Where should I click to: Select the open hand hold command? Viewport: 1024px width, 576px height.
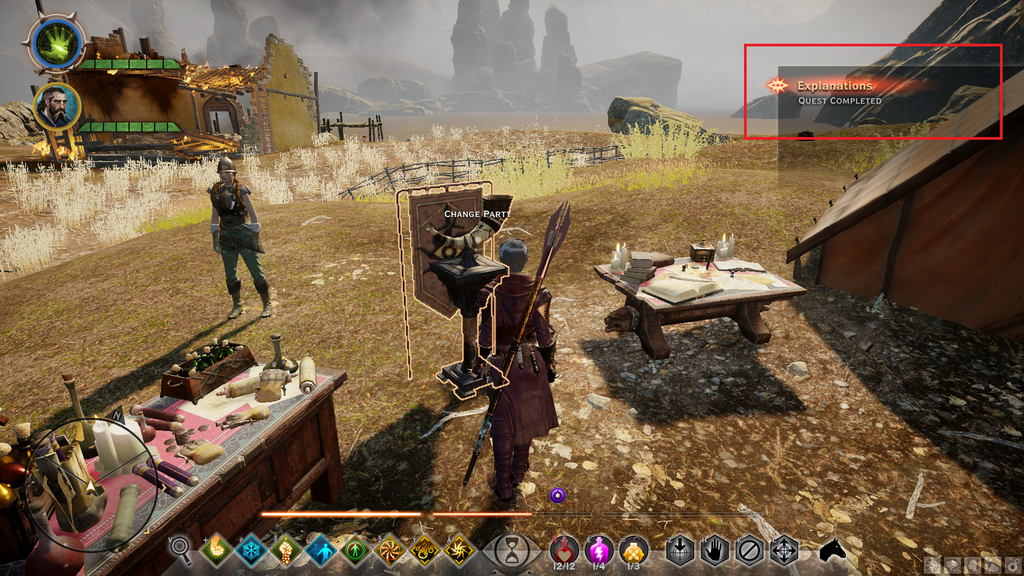(714, 550)
